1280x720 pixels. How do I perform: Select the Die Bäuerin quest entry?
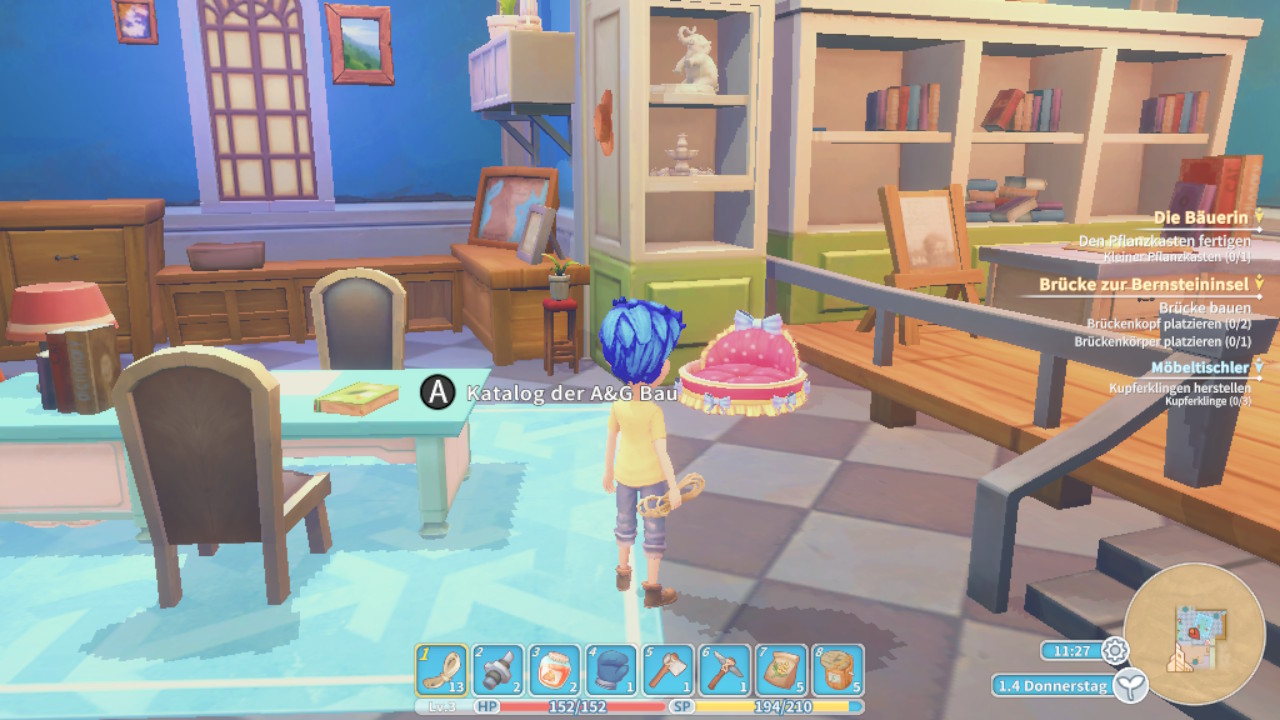(x=1200, y=217)
